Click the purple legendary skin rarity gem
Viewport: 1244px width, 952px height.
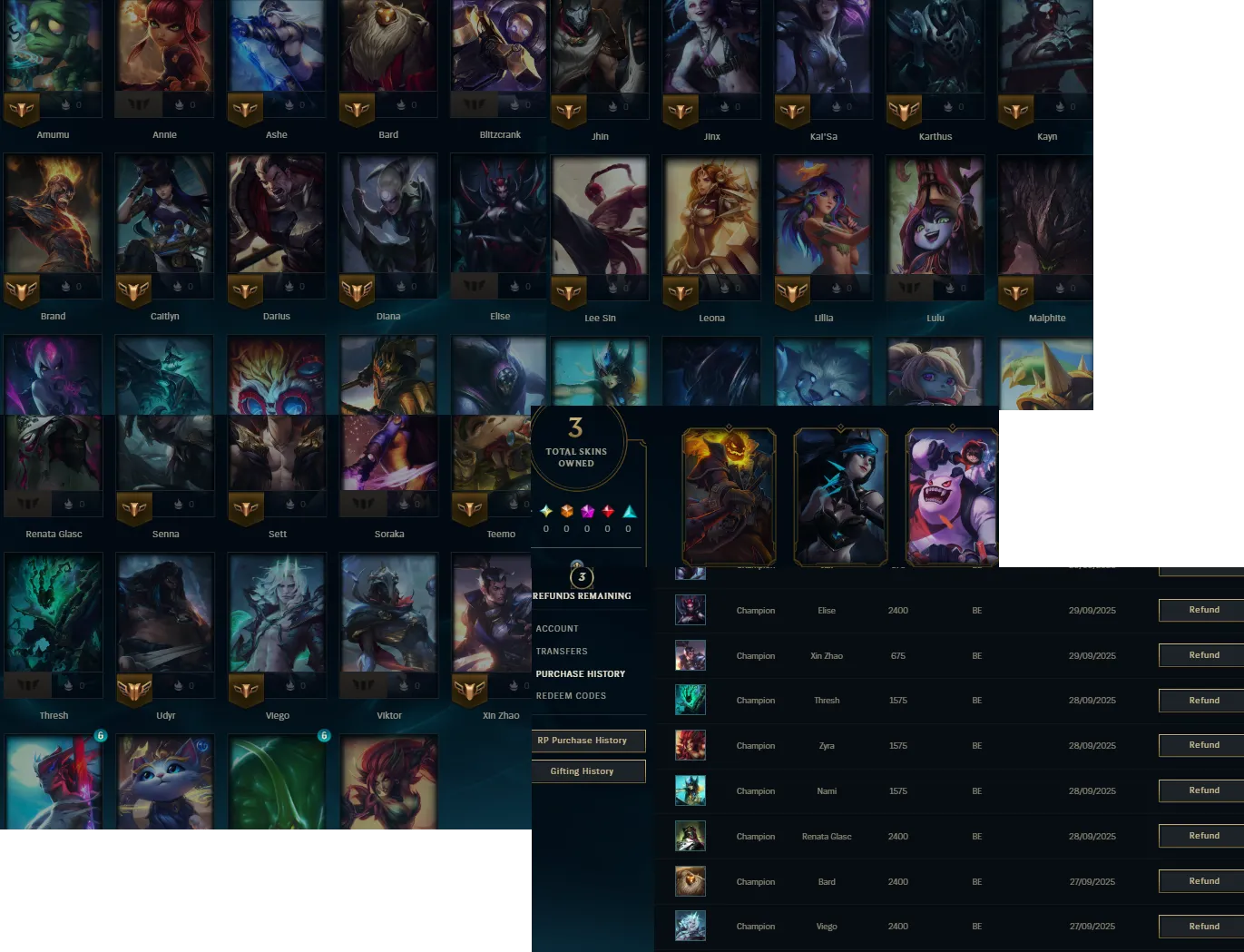(587, 511)
